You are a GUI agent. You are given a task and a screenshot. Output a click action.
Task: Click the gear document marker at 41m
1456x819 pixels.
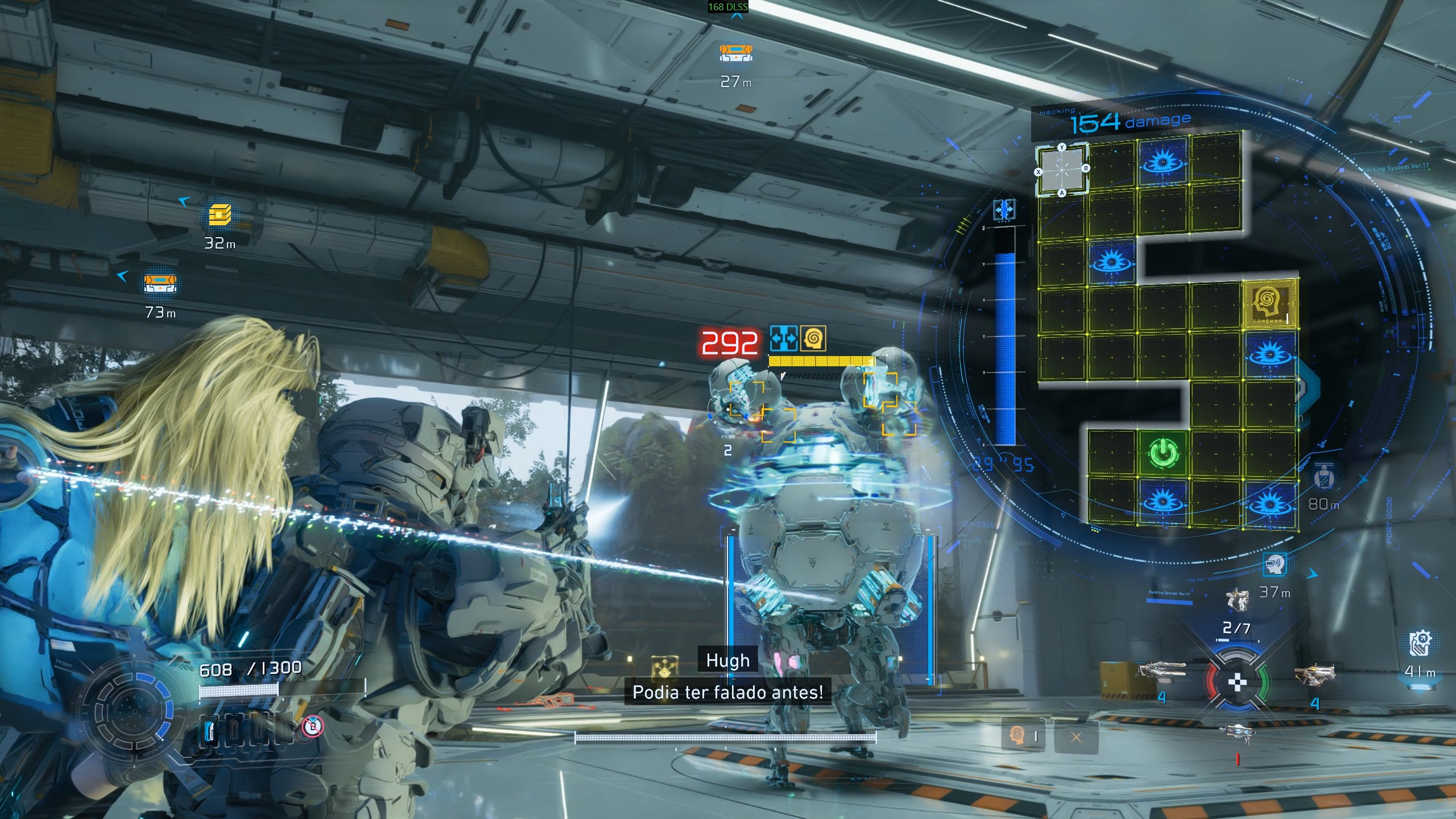click(1420, 643)
